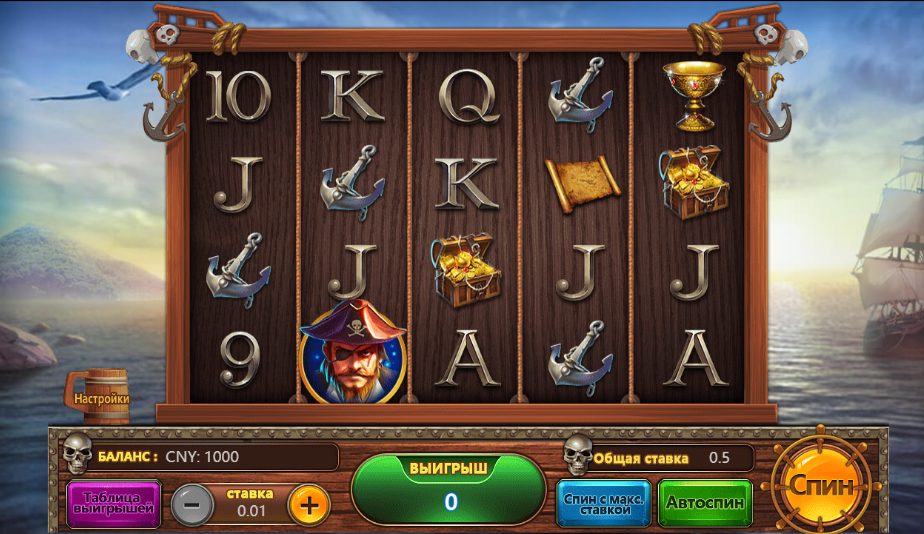The image size is (924, 534).
Task: Choose Спин с макс. ставкой
Action: pyautogui.click(x=603, y=502)
